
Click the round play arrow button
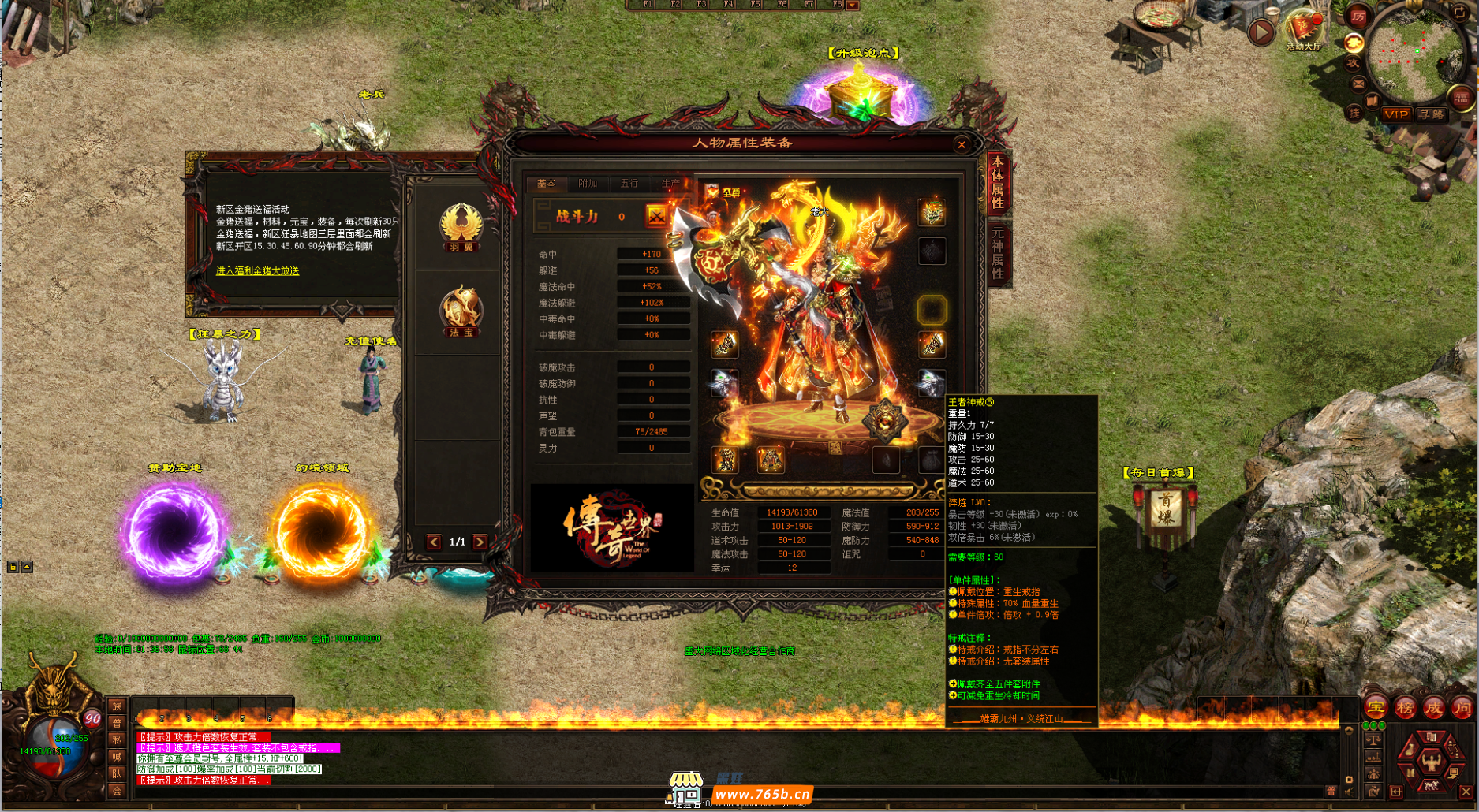1261,32
